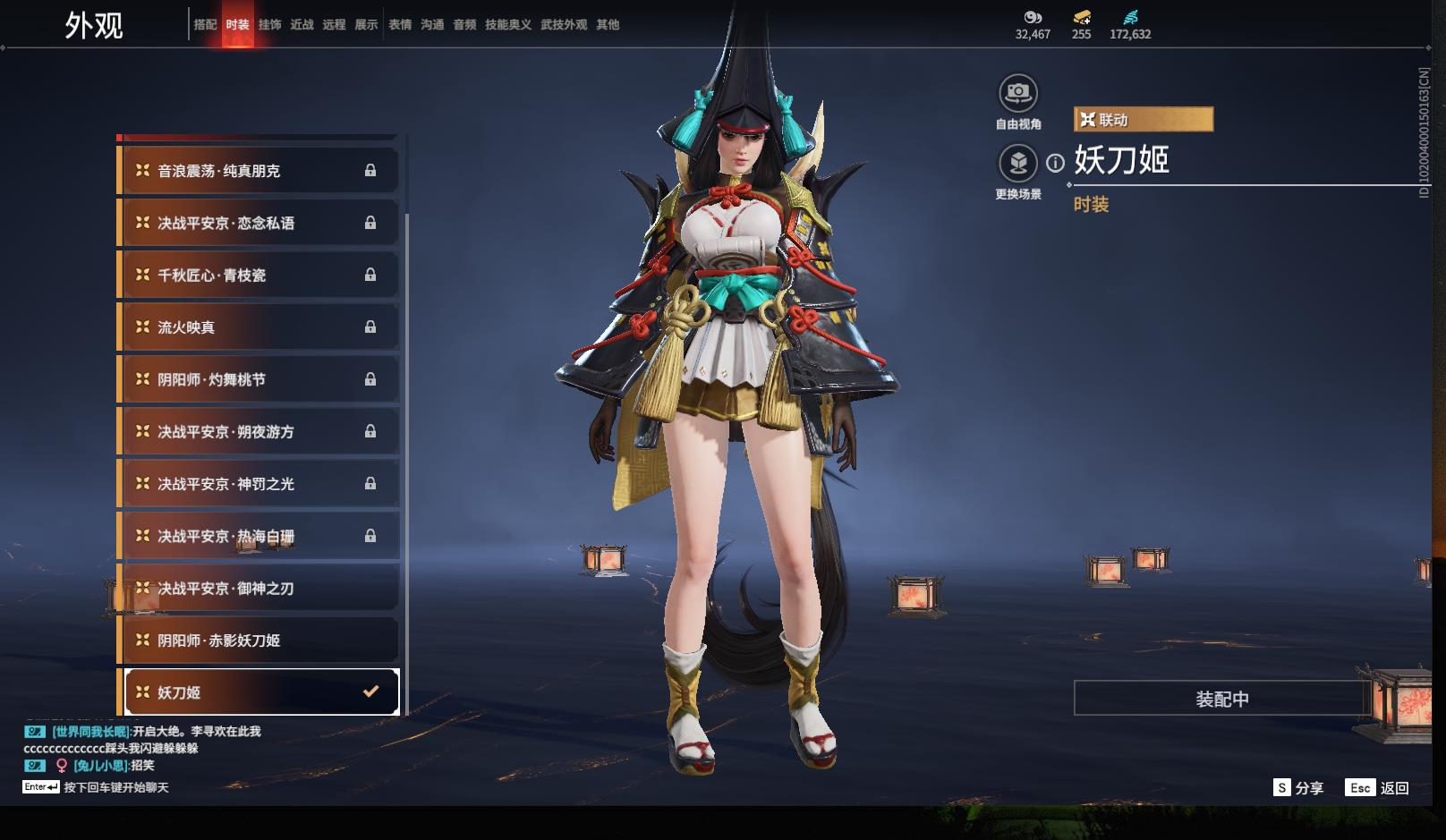Image resolution: width=1446 pixels, height=840 pixels.
Task: Switch to the 表情 emote tab
Action: coord(399,25)
